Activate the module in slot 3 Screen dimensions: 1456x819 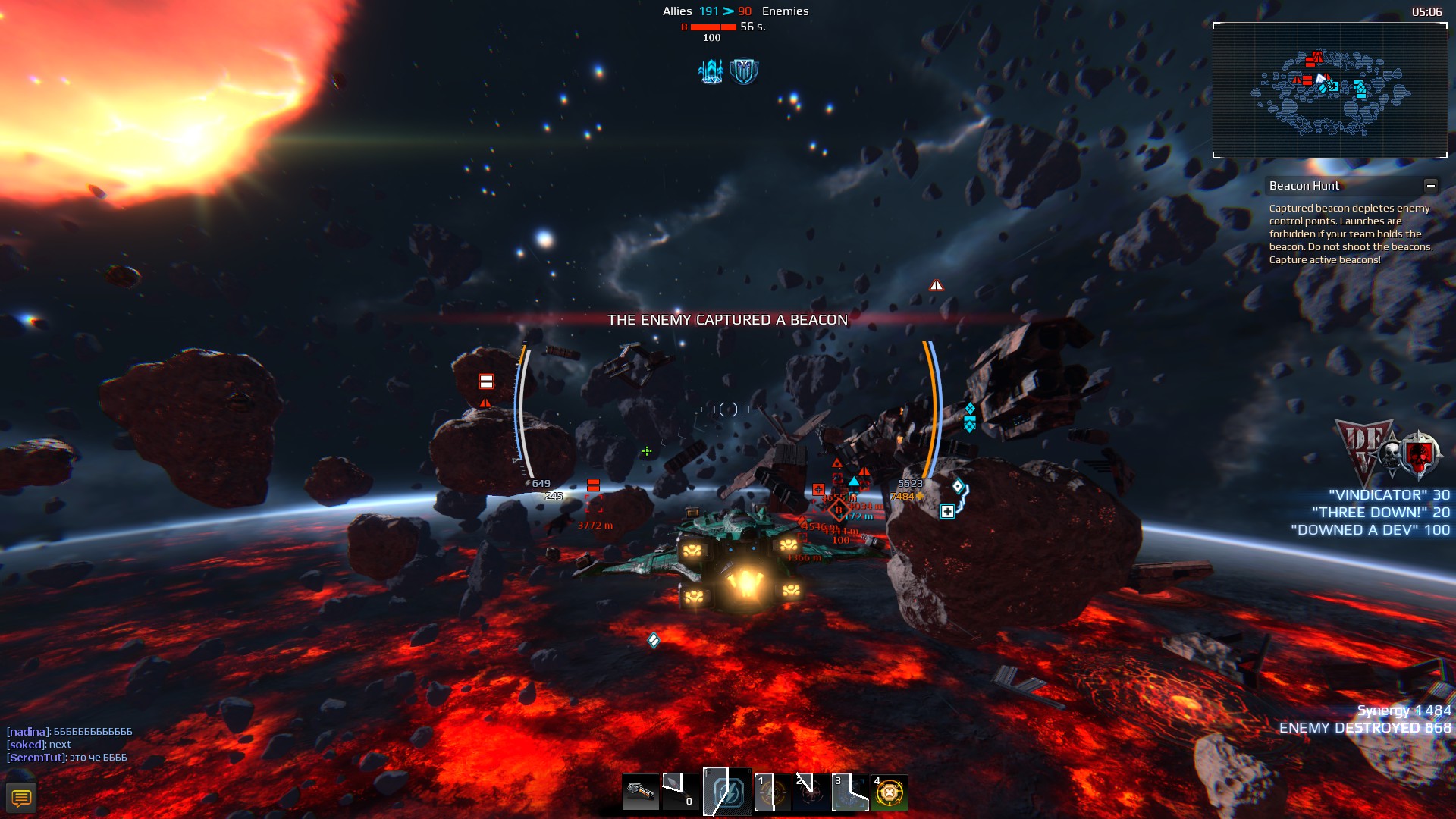click(850, 793)
